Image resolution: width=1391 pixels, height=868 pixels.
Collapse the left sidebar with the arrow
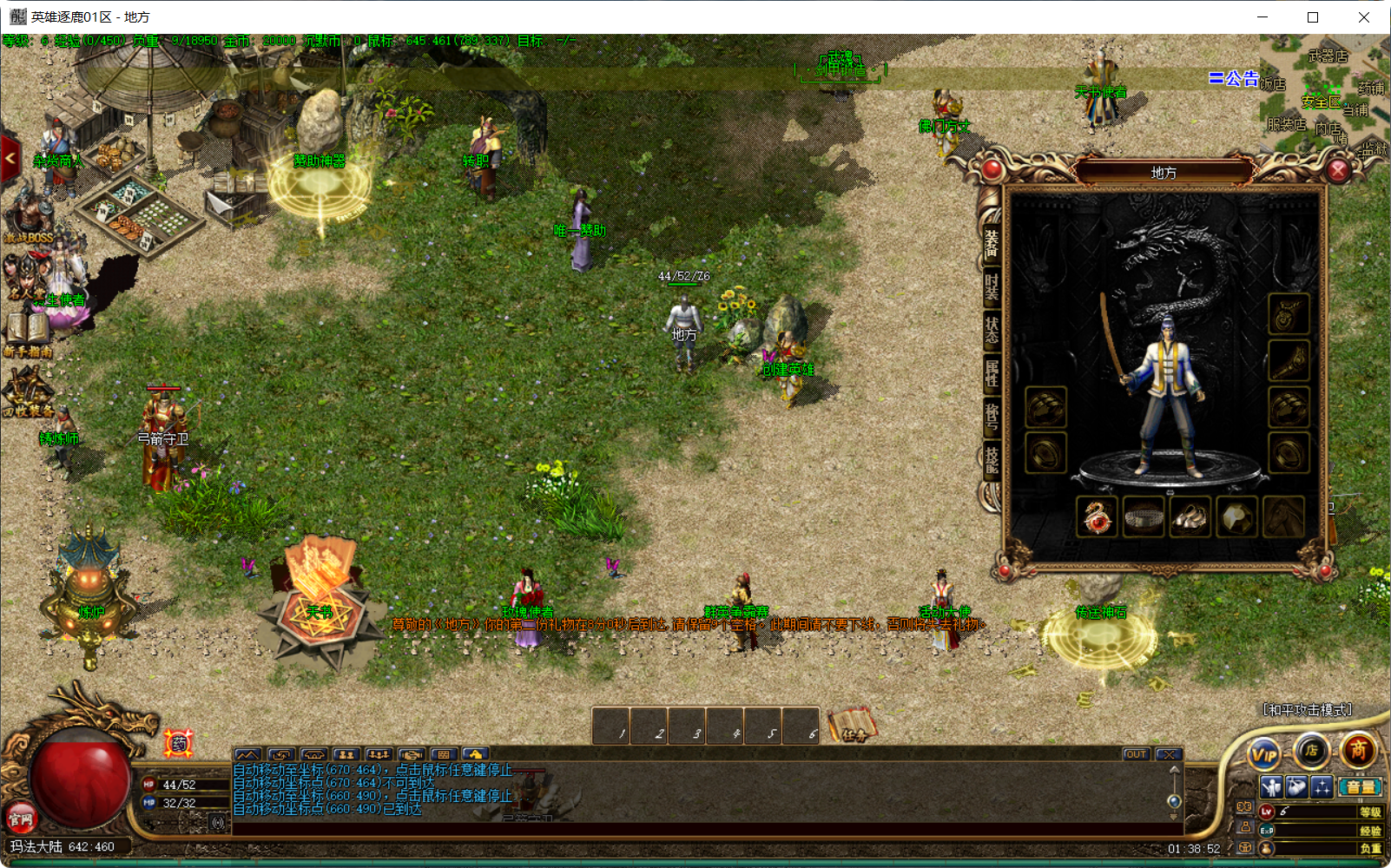10,157
